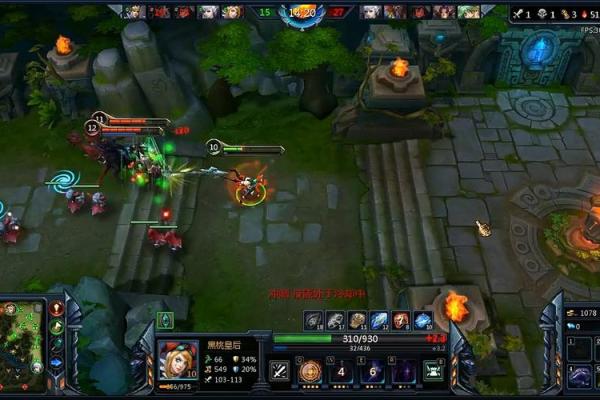The width and height of the screenshot is (600, 400).
Task: Select the first allied hero portrait on scoreboard
Action: coord(134,12)
